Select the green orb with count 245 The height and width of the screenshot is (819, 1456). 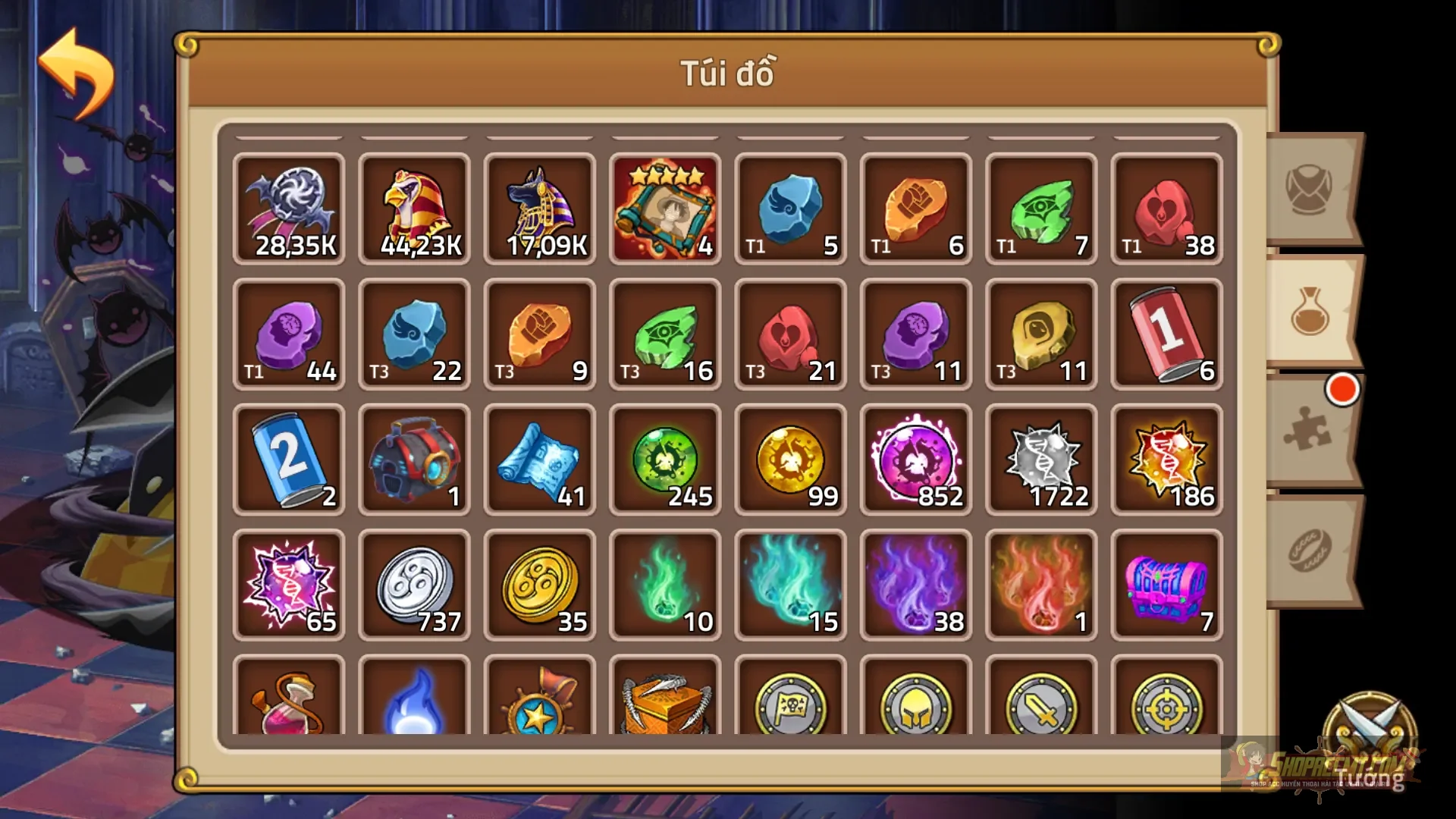(x=665, y=459)
